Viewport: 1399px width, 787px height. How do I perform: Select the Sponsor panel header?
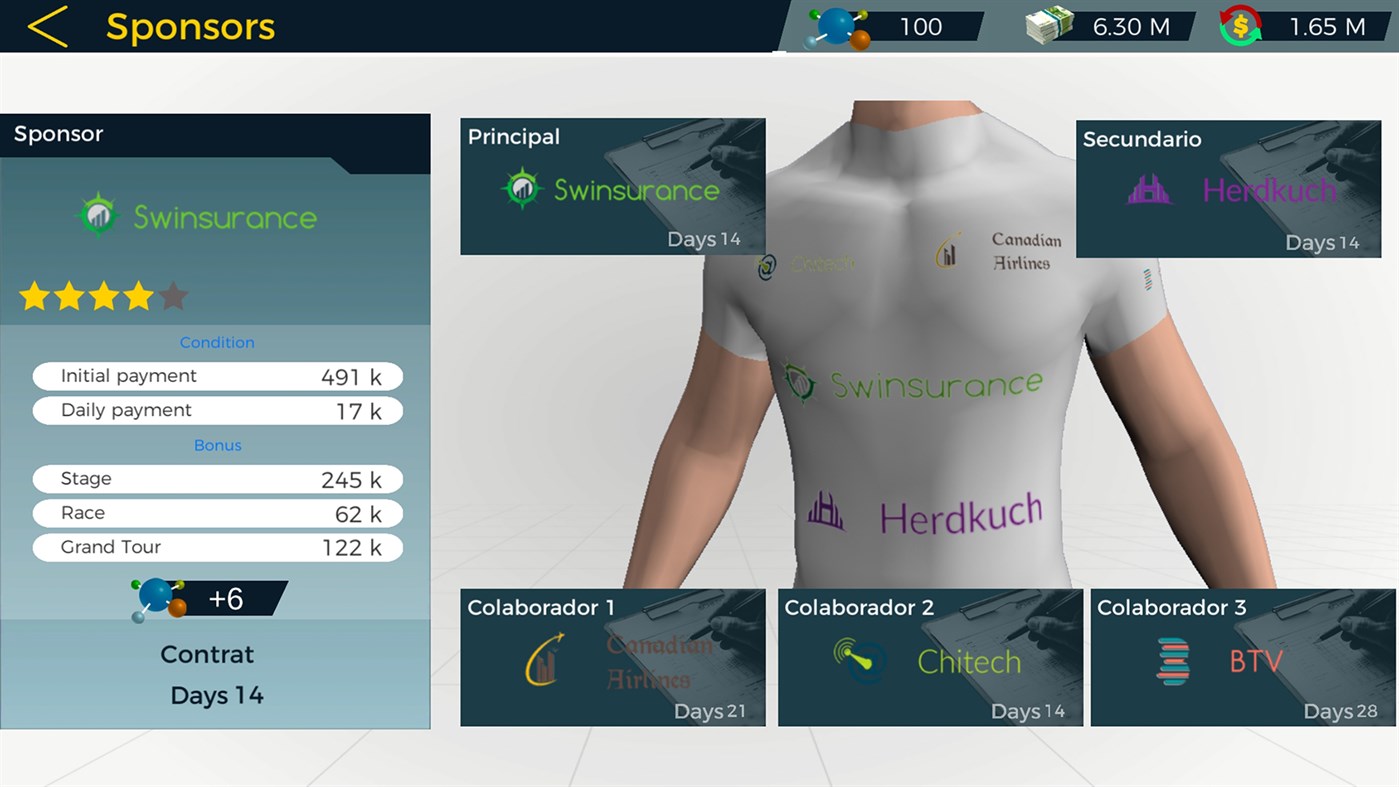[58, 133]
